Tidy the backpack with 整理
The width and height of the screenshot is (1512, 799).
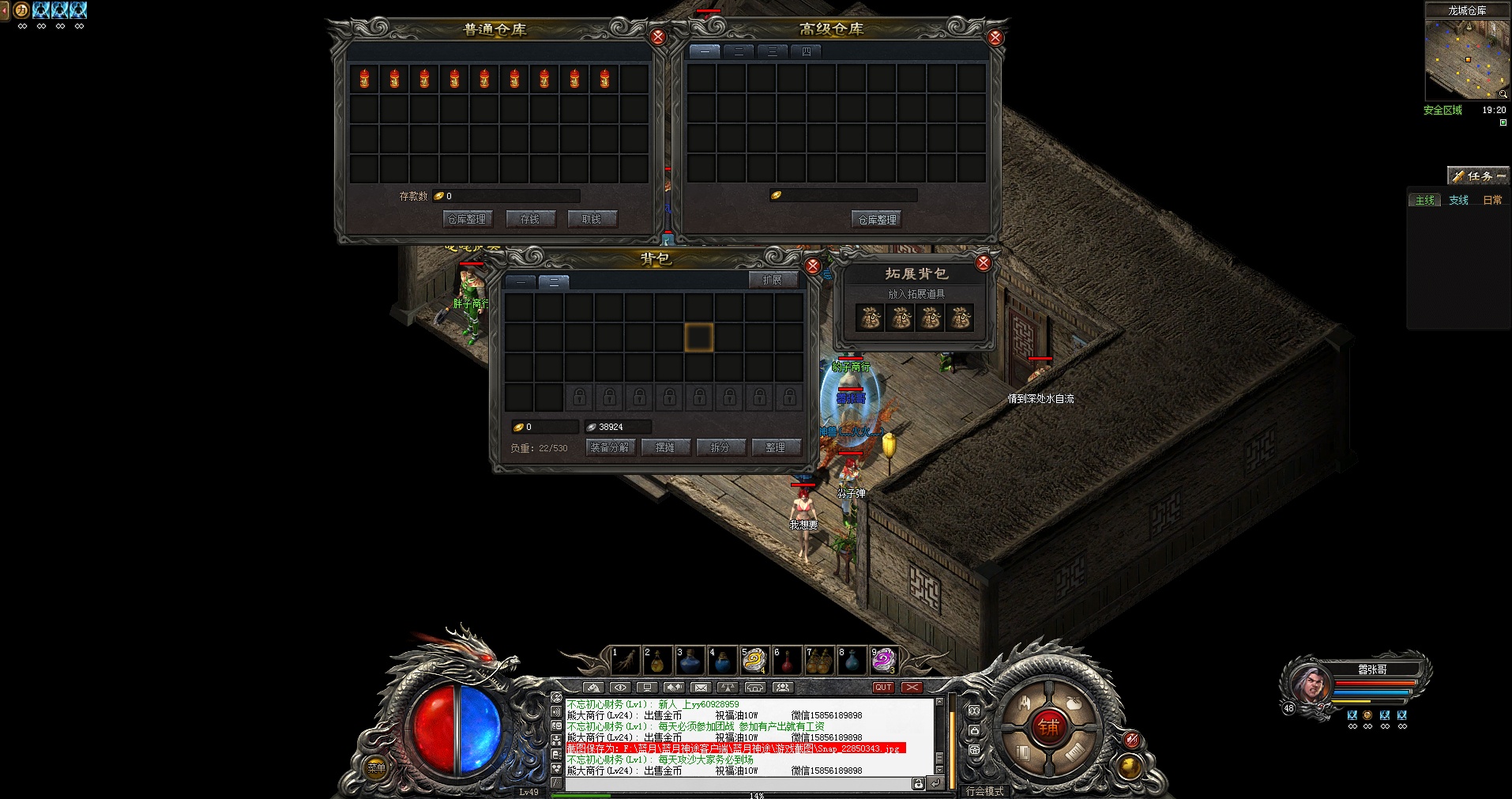[775, 447]
